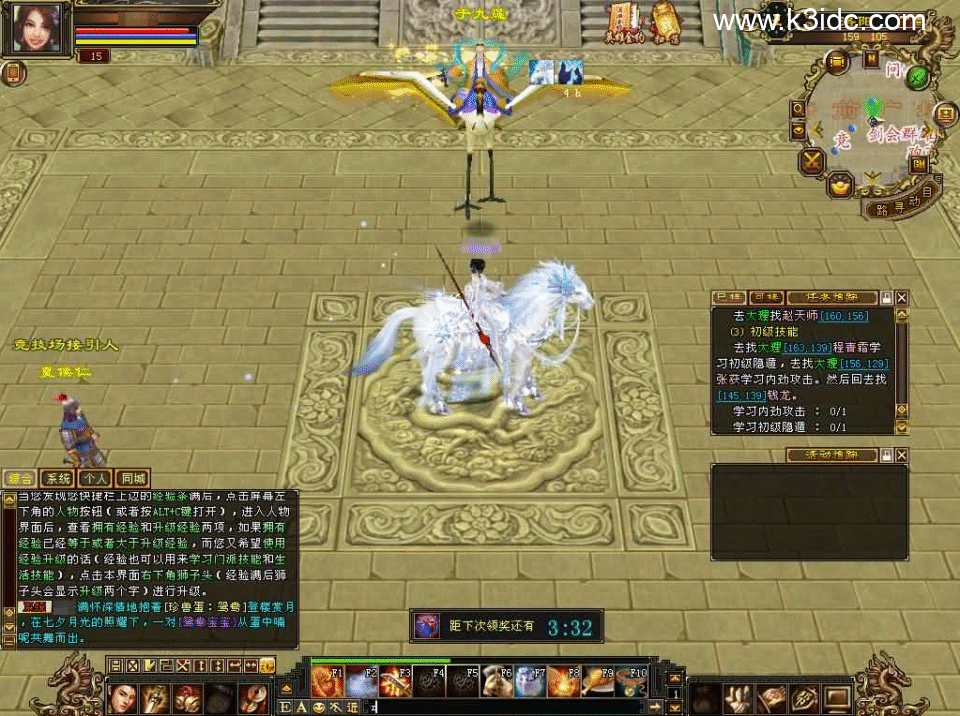Viewport: 960px width, 716px height.
Task: Activate the F1 hotbar skill
Action: coord(323,682)
